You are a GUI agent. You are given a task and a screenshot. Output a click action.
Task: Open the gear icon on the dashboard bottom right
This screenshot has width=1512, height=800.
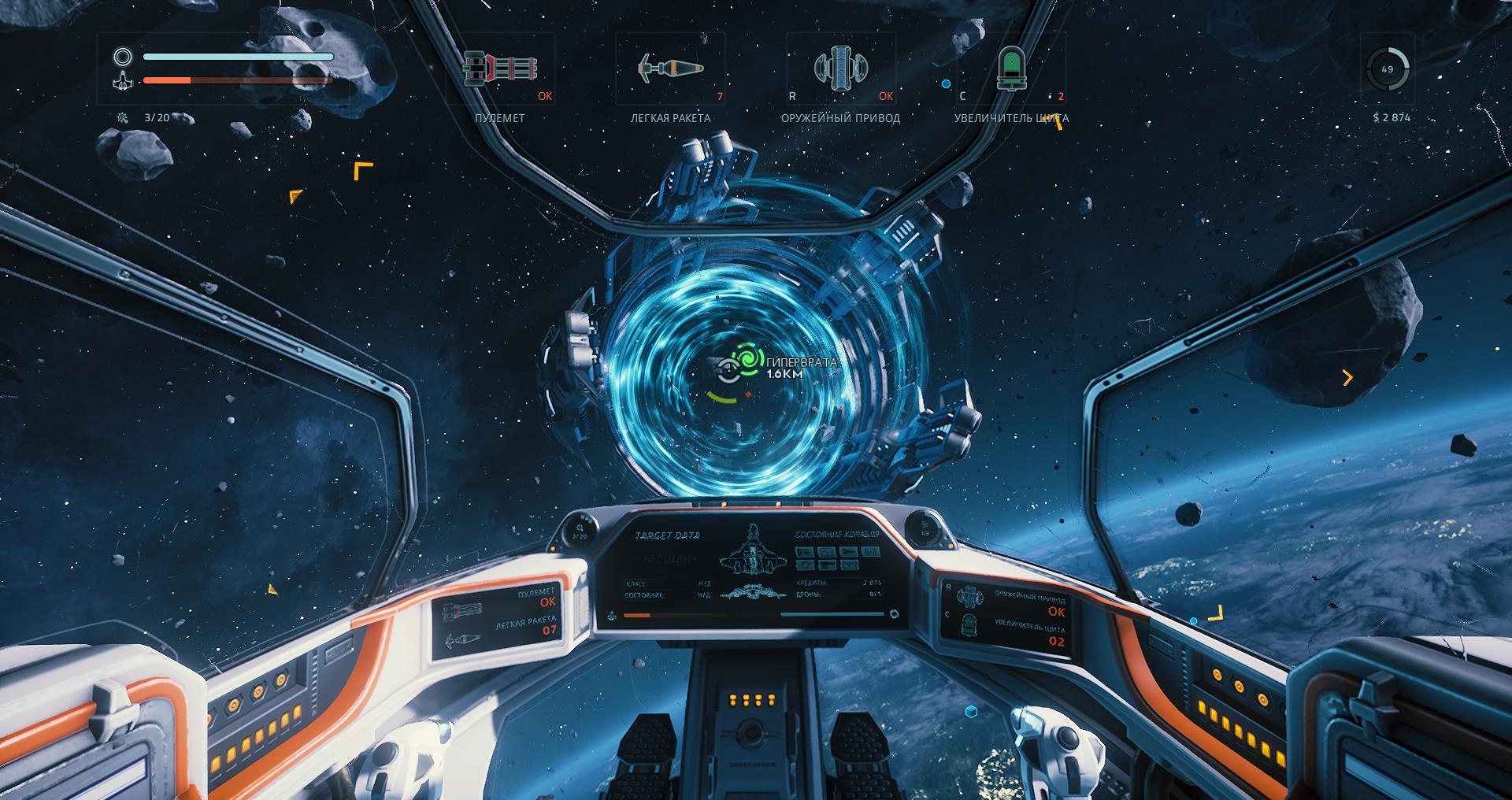(894, 613)
